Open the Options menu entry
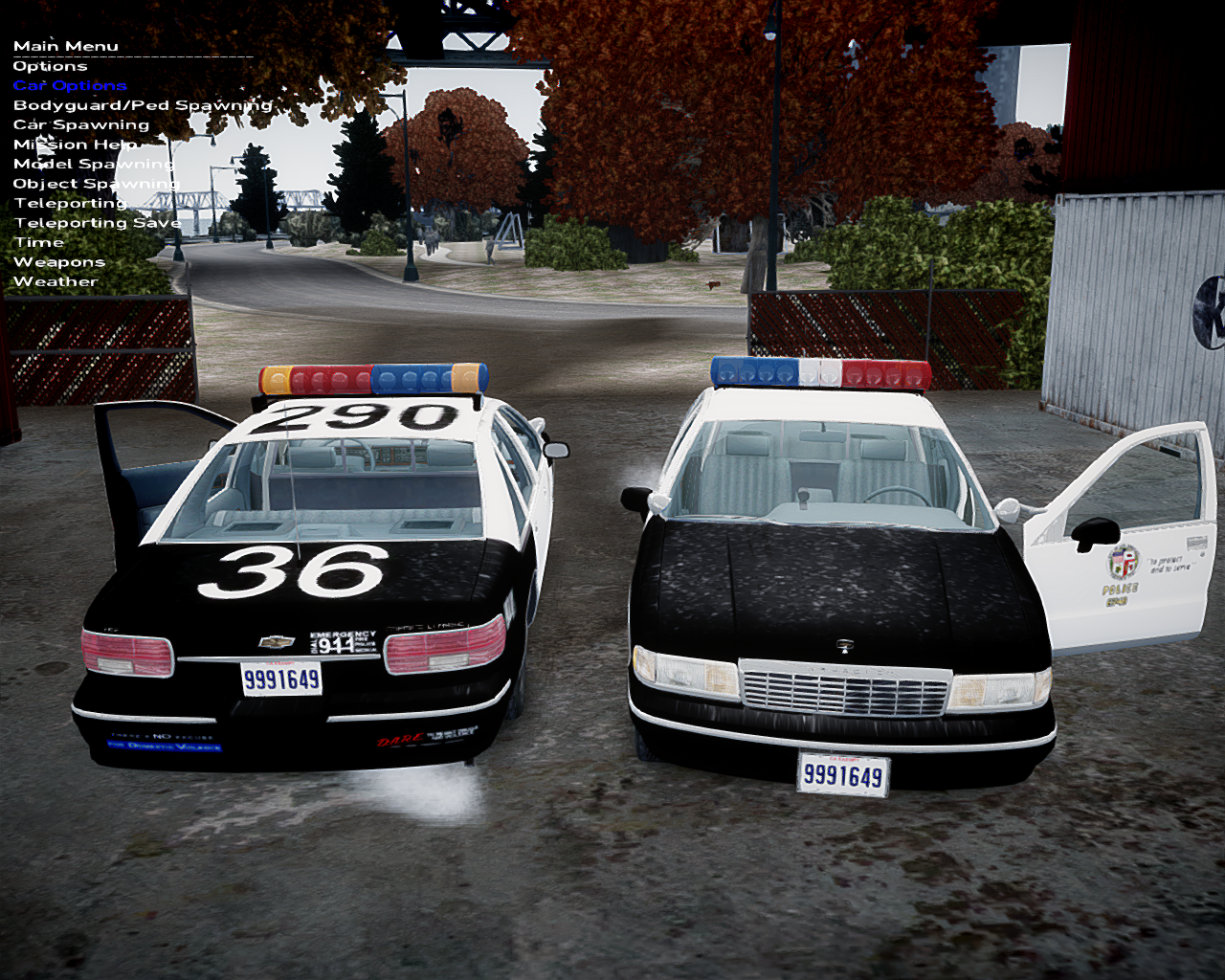This screenshot has height=980, width=1225. click(50, 66)
